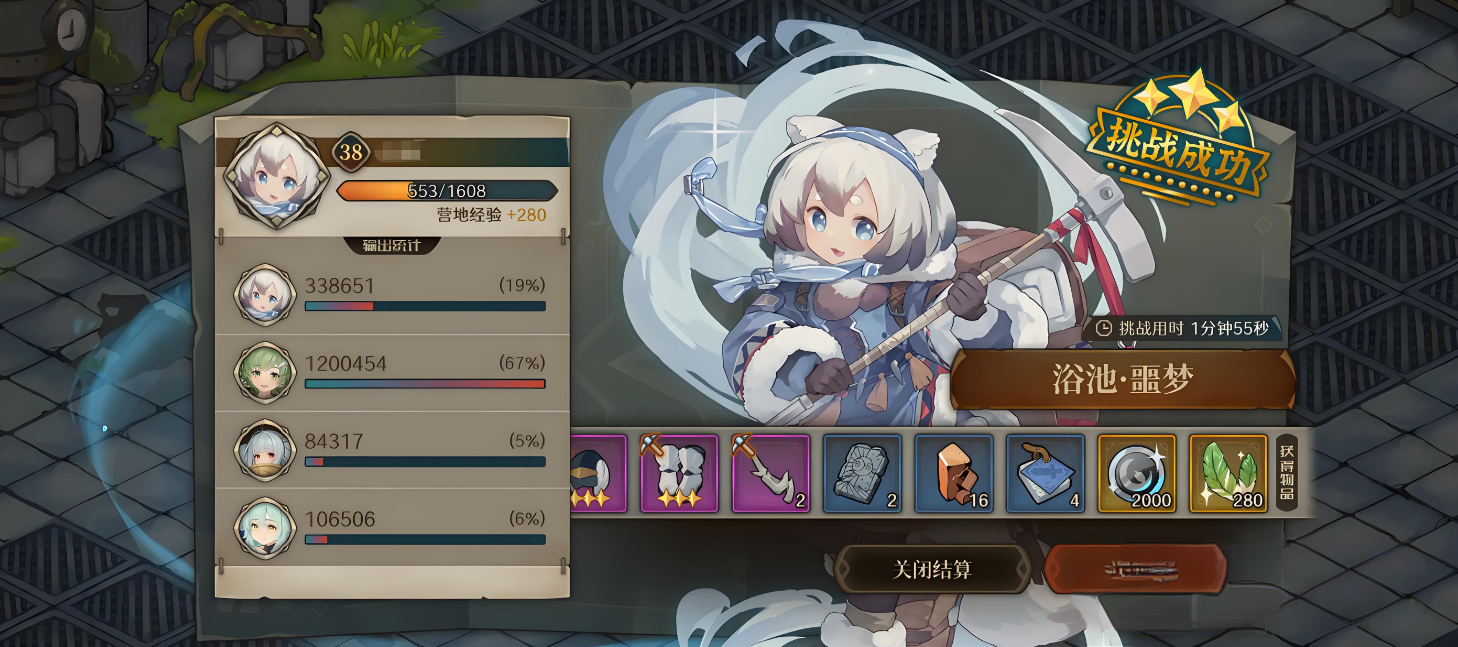1458x647 pixels.
Task: Select the white-haired character portrait at 19%
Action: (264, 294)
